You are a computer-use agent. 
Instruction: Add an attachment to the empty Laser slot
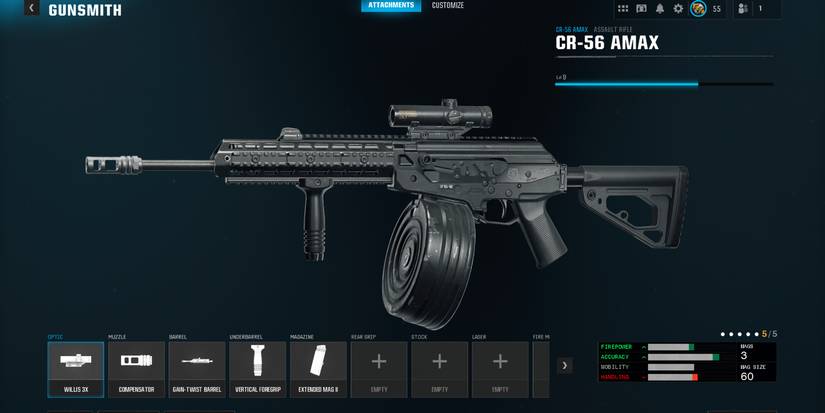pos(500,369)
